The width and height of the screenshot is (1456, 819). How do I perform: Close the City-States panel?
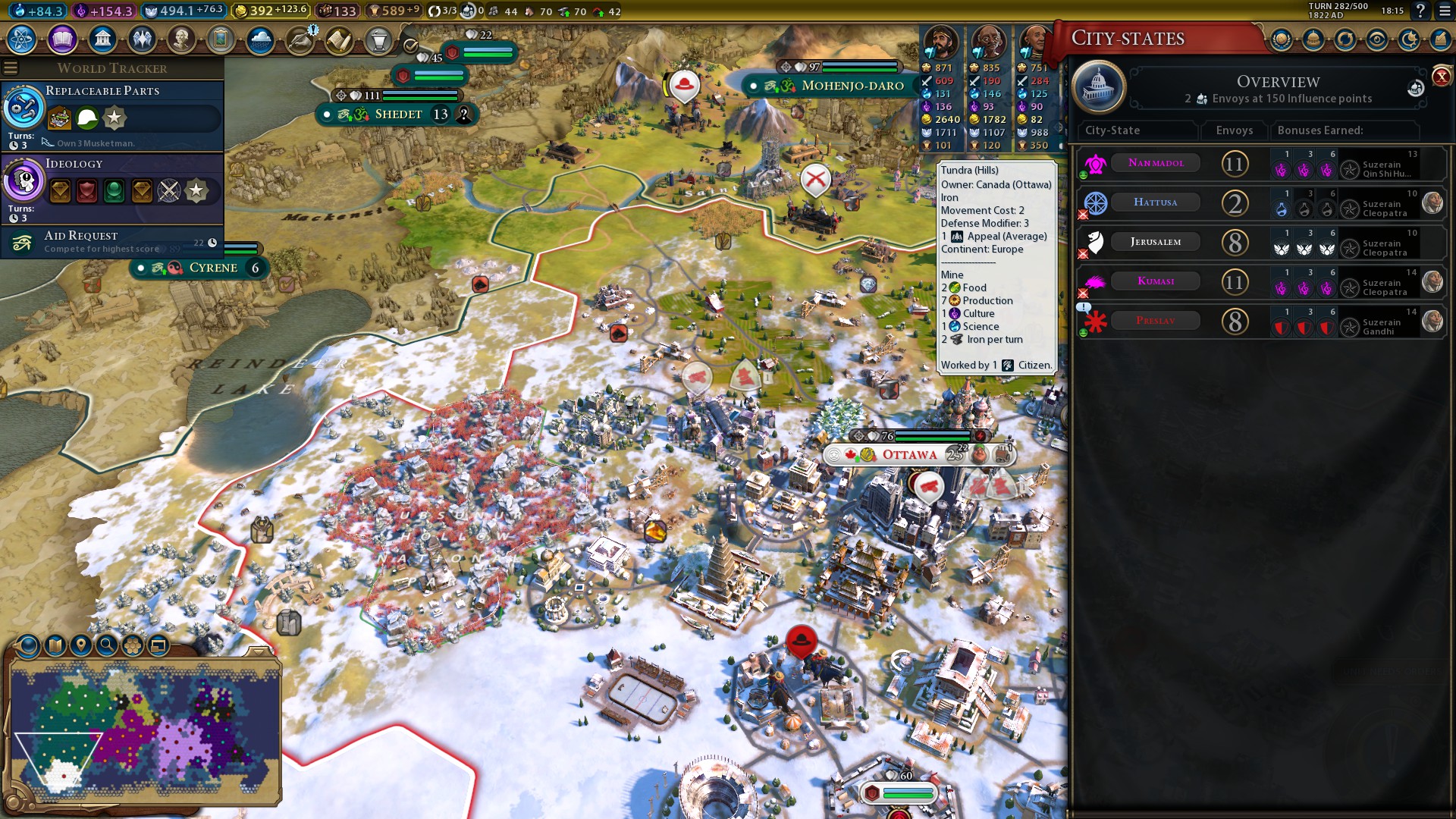pyautogui.click(x=1441, y=76)
